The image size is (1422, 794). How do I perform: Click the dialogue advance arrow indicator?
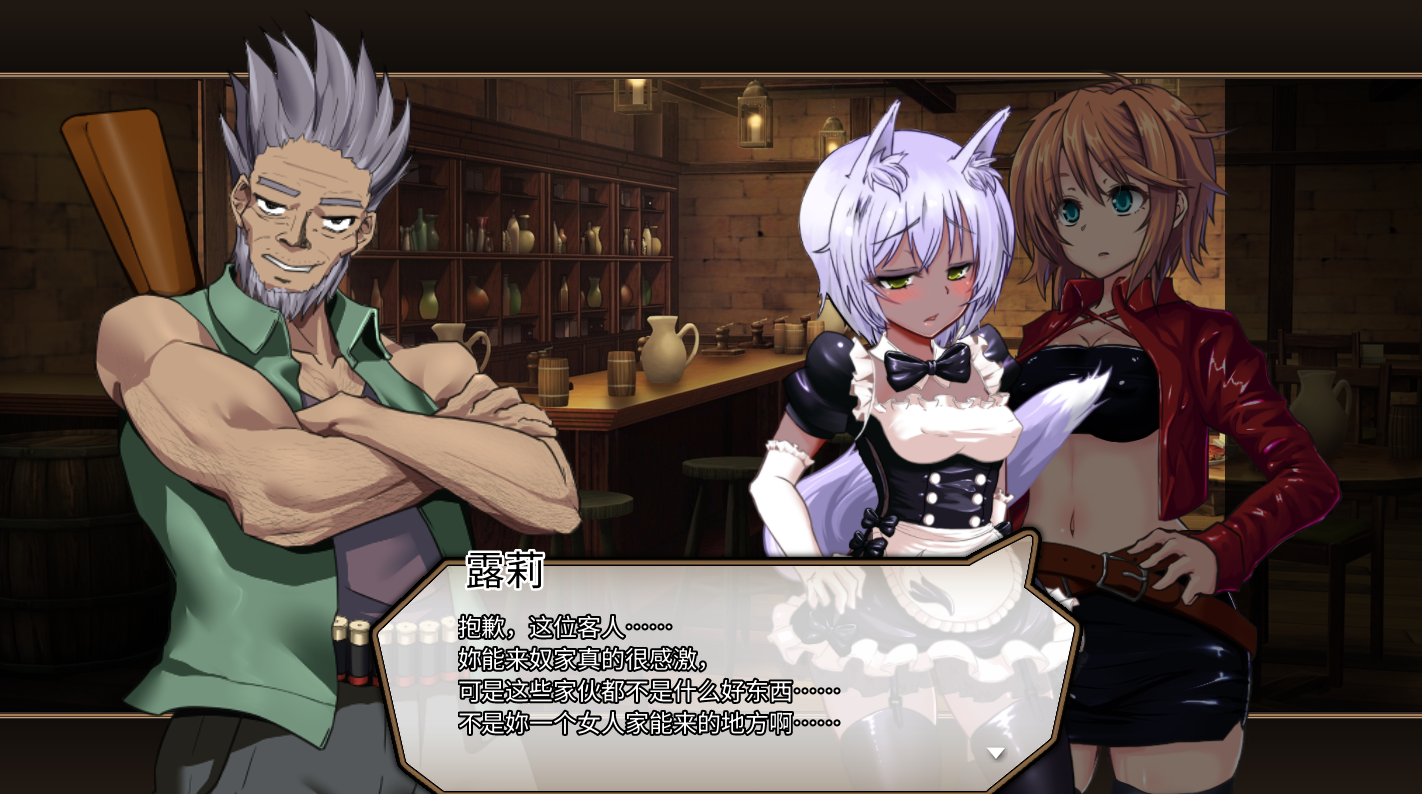click(x=995, y=753)
